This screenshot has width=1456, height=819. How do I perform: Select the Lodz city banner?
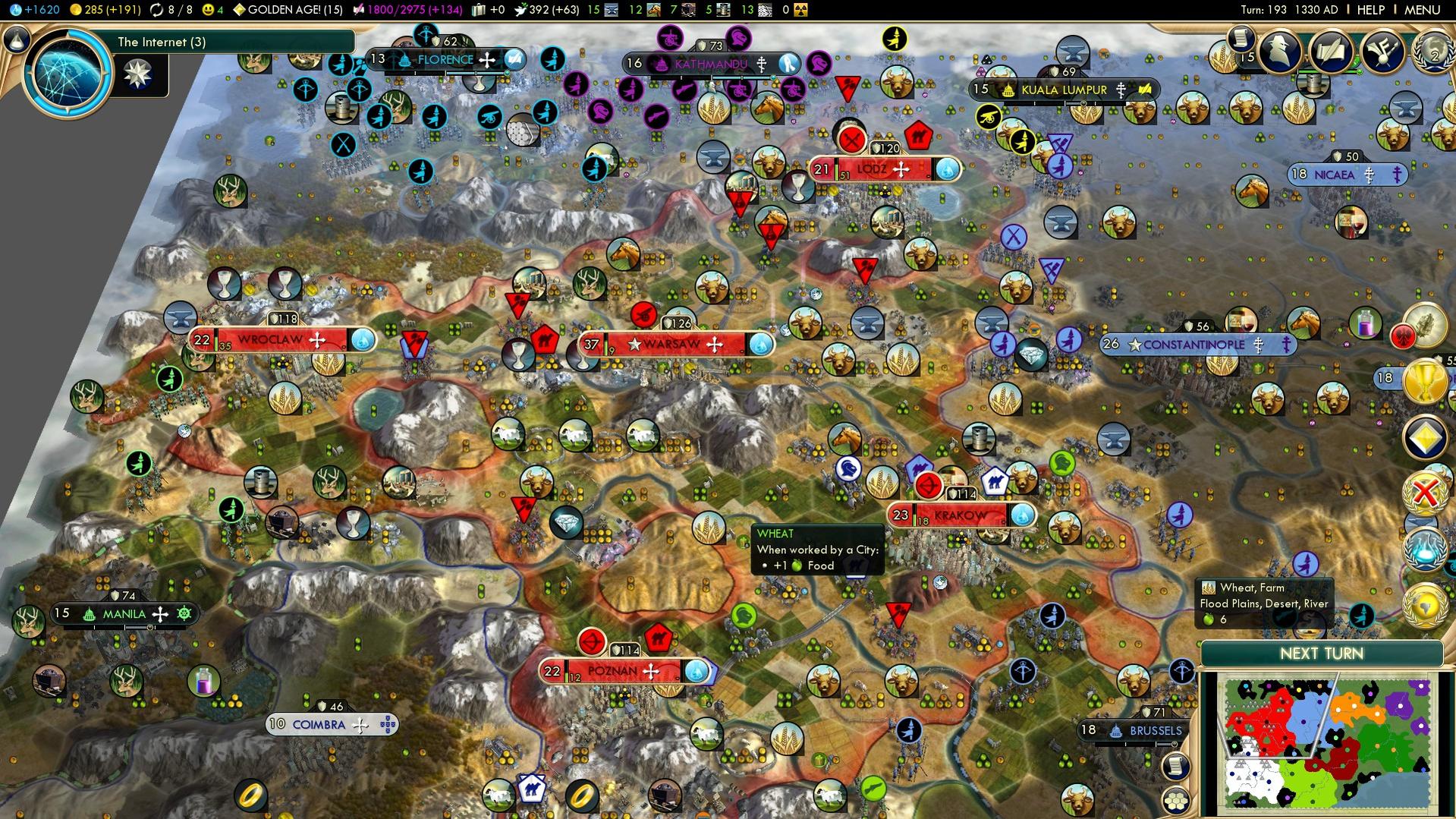(x=872, y=169)
